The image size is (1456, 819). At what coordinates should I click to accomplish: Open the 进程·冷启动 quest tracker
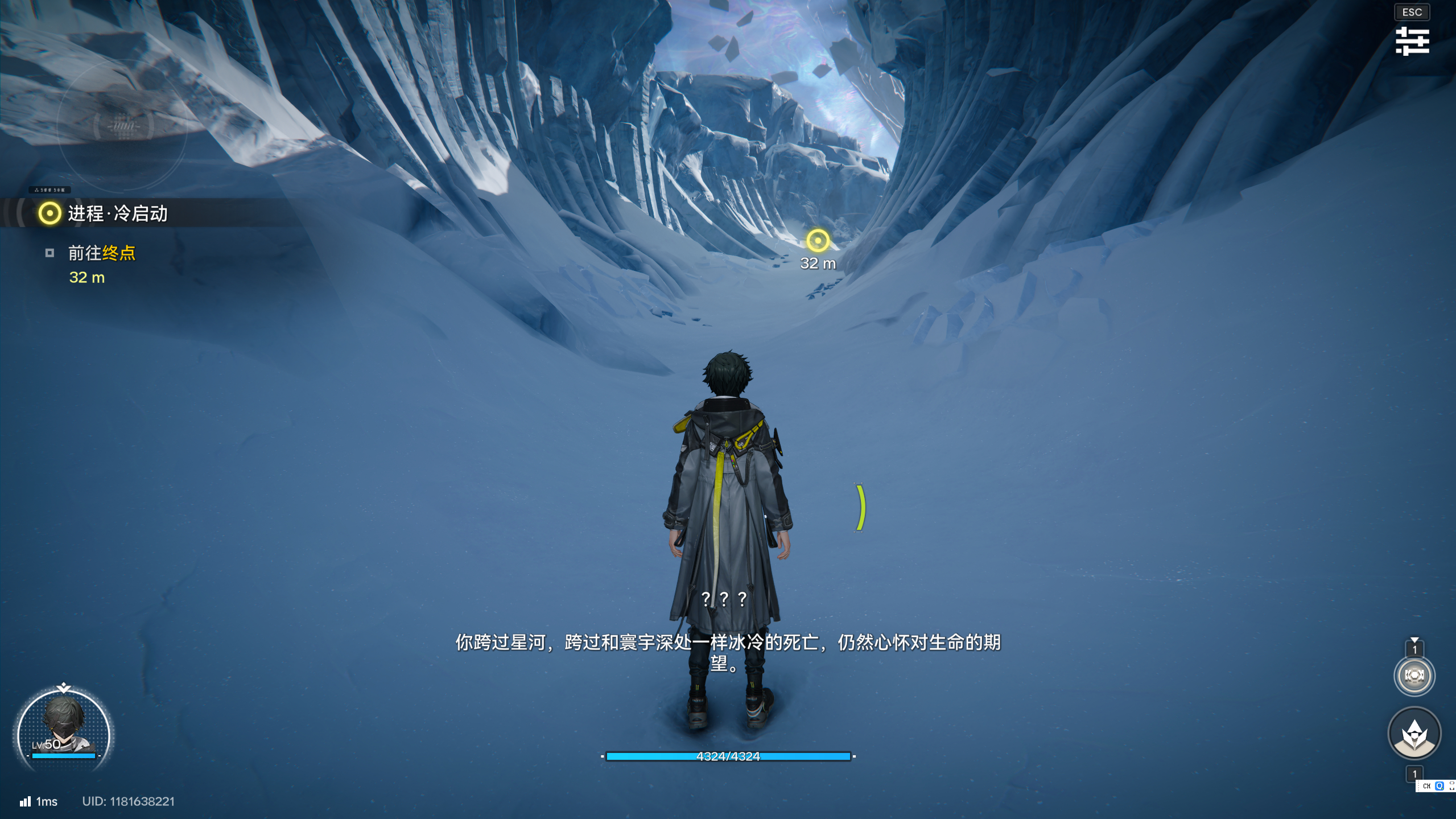click(x=117, y=213)
